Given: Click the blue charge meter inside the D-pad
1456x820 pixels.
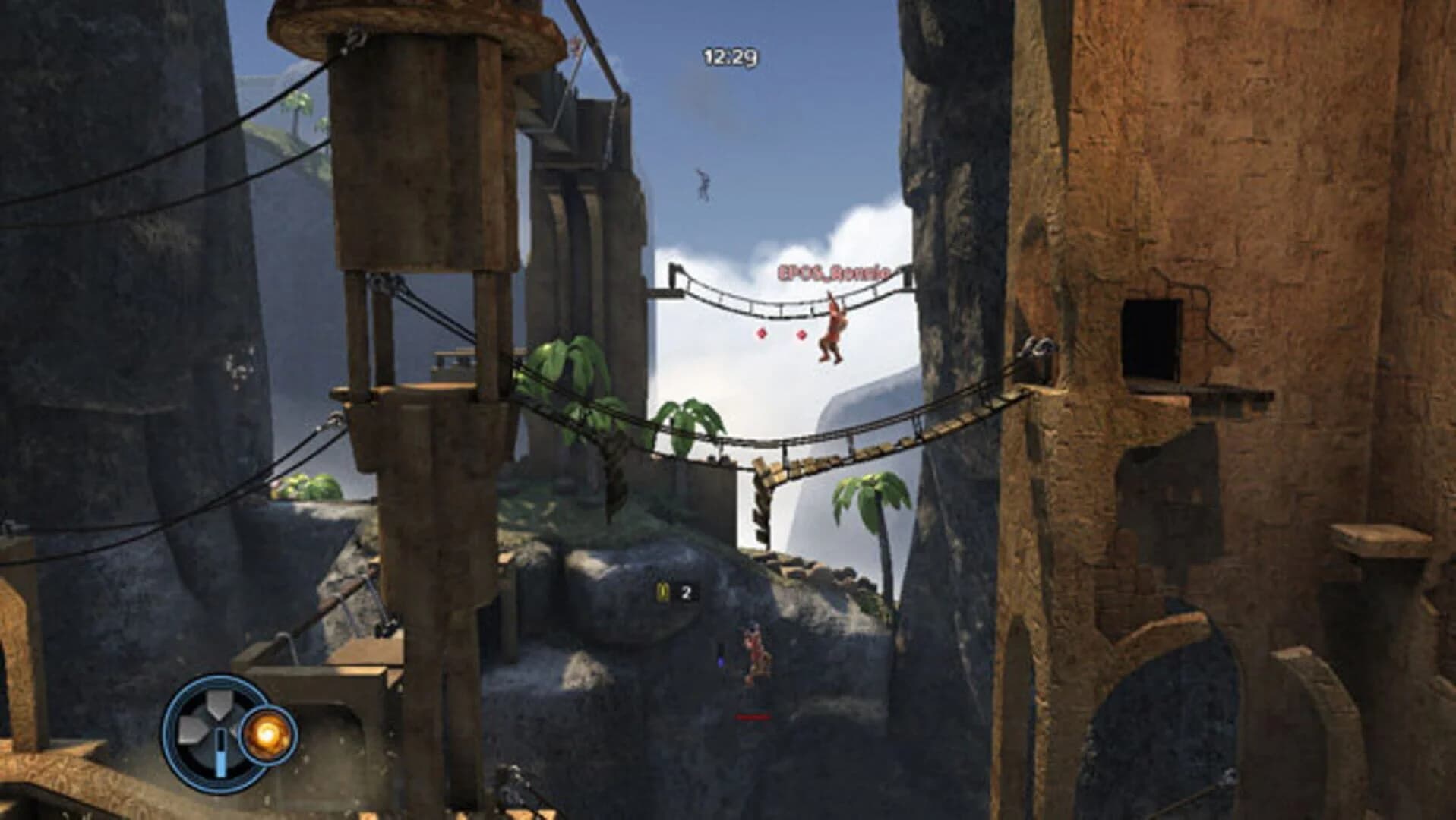Looking at the screenshot, I should pyautogui.click(x=221, y=752).
